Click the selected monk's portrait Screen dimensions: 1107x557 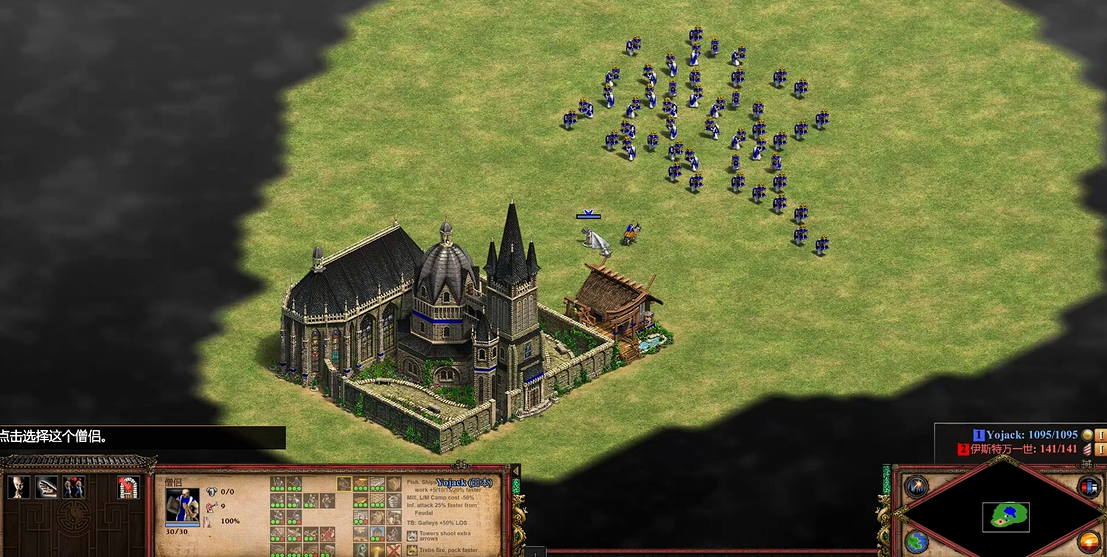182,506
